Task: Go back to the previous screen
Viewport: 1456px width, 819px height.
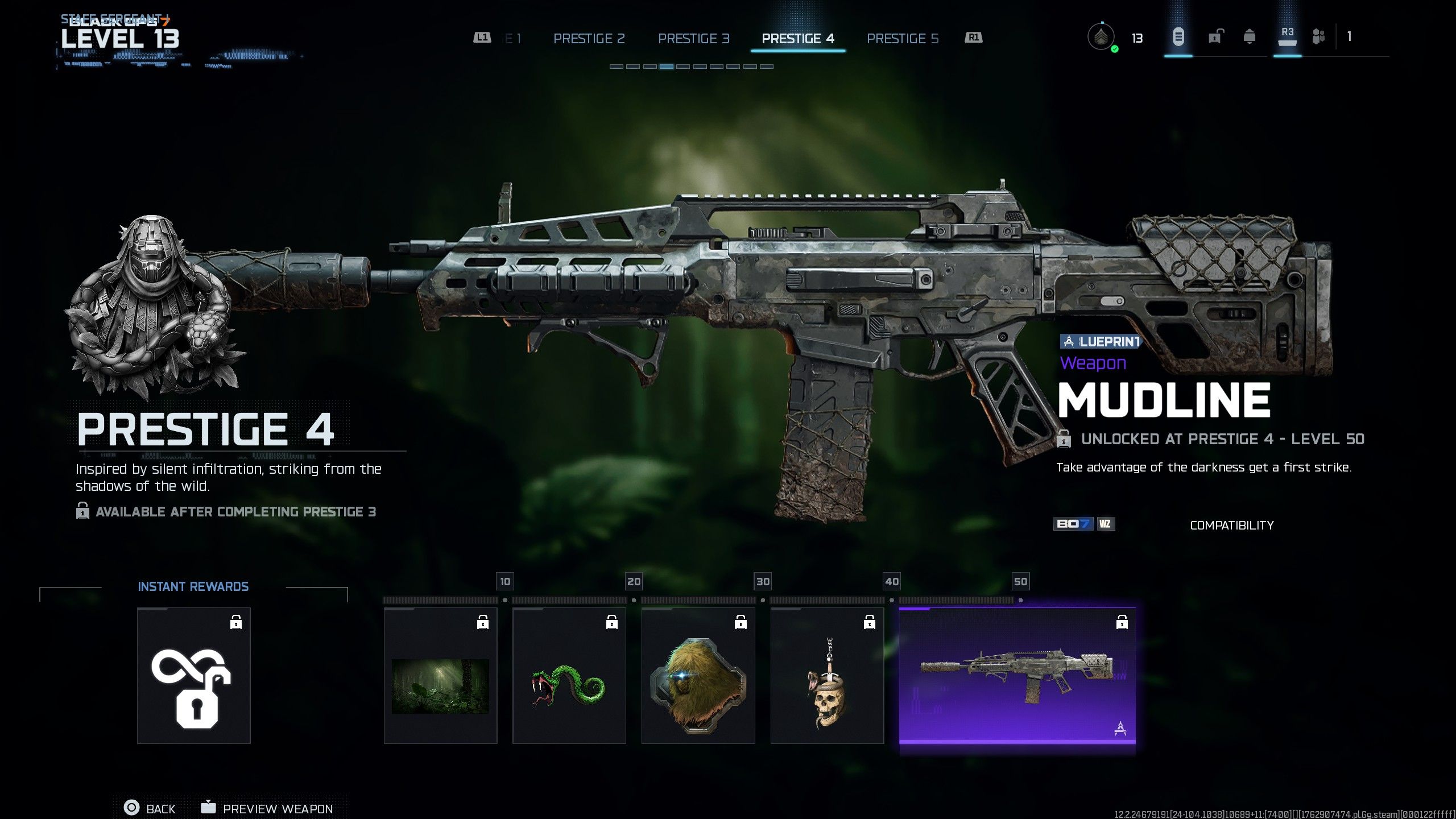Action: [x=150, y=808]
